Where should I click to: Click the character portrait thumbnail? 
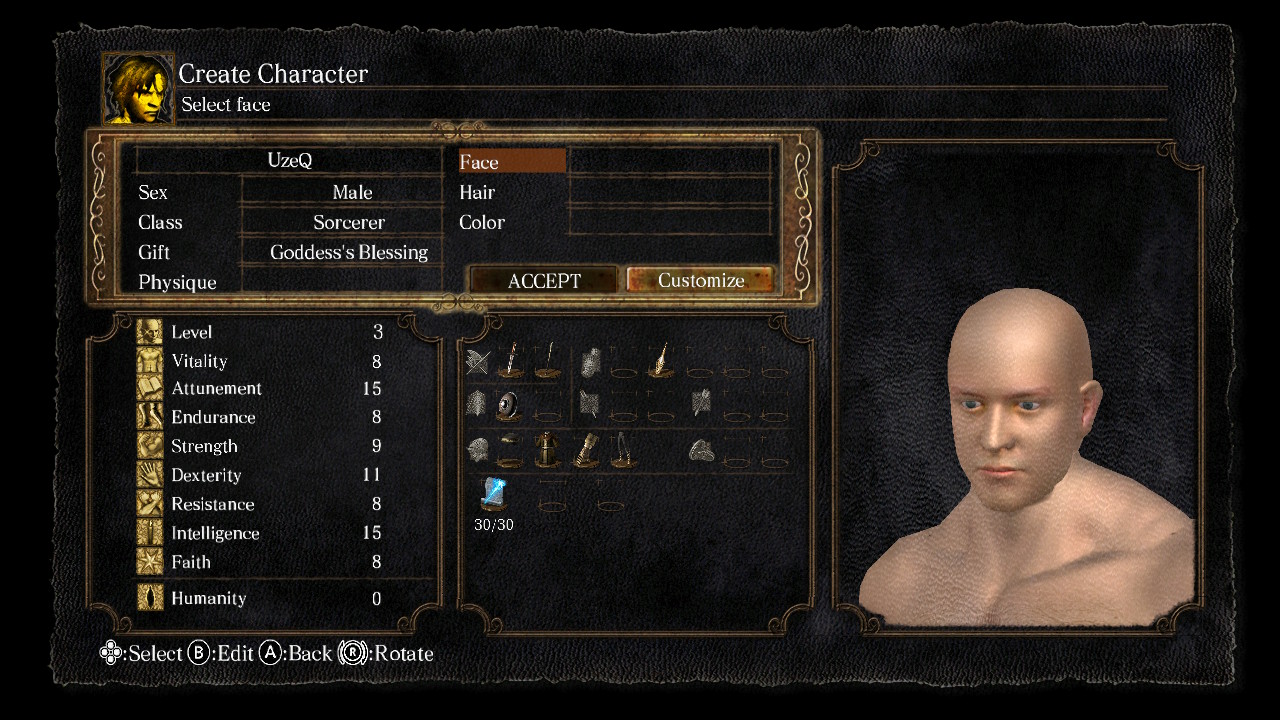tap(138, 89)
